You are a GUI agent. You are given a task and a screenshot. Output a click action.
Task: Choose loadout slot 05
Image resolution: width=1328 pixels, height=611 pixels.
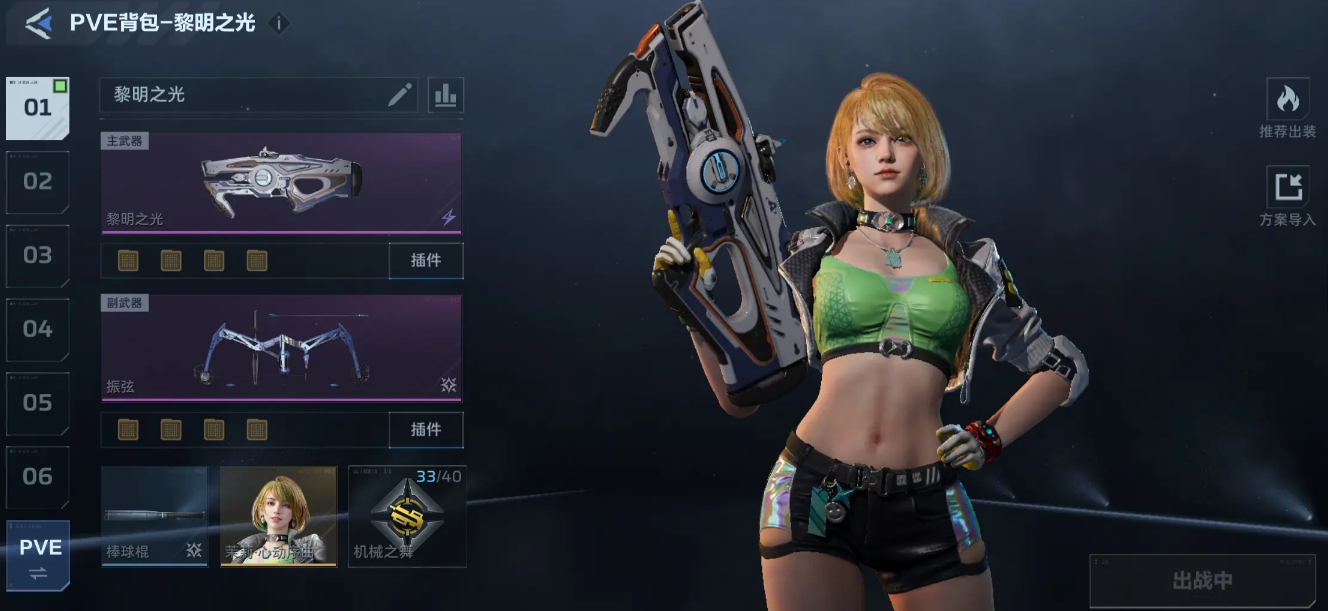pyautogui.click(x=38, y=403)
